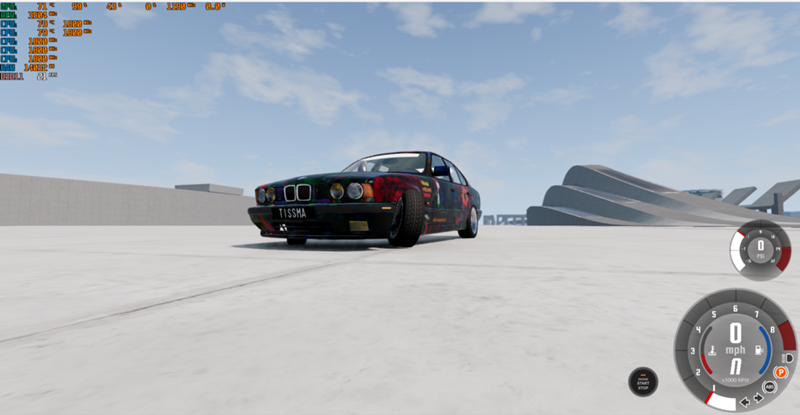Viewport: 800px width, 415px height.
Task: Select the ABS indicator icon
Action: click(770, 386)
